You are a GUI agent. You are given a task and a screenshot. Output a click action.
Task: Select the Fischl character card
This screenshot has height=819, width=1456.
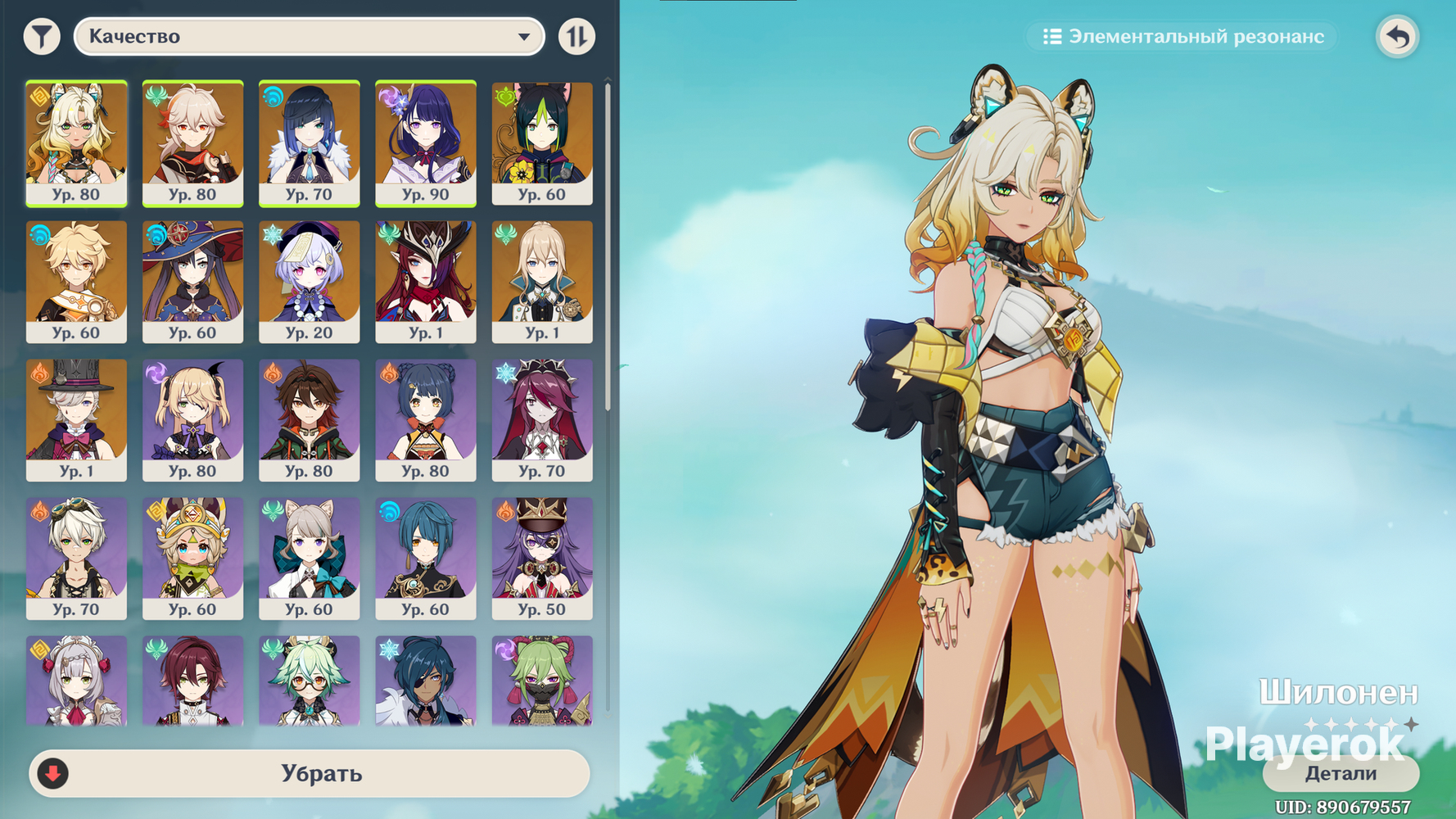(x=192, y=419)
